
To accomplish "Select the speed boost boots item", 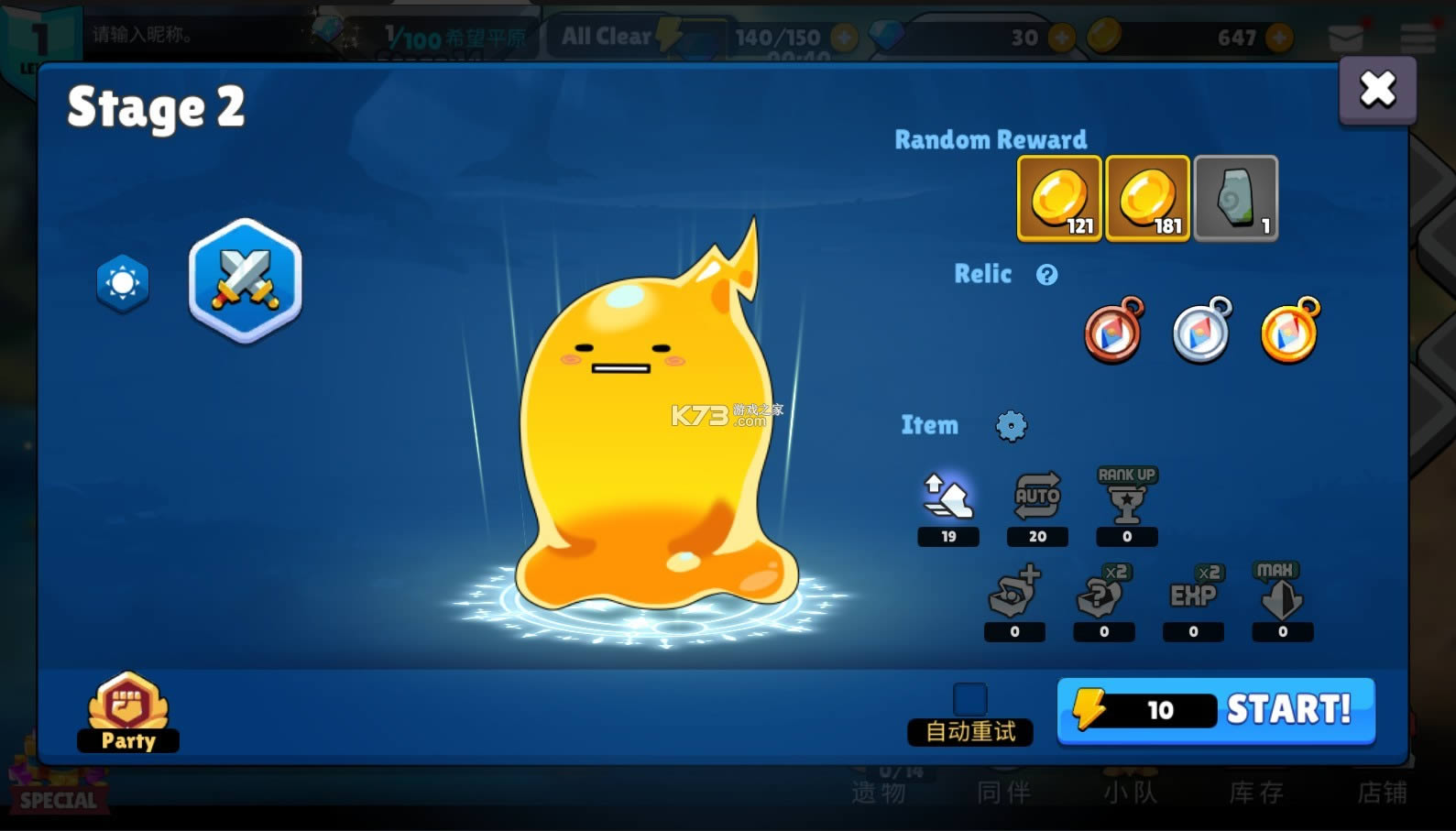I will 948,499.
